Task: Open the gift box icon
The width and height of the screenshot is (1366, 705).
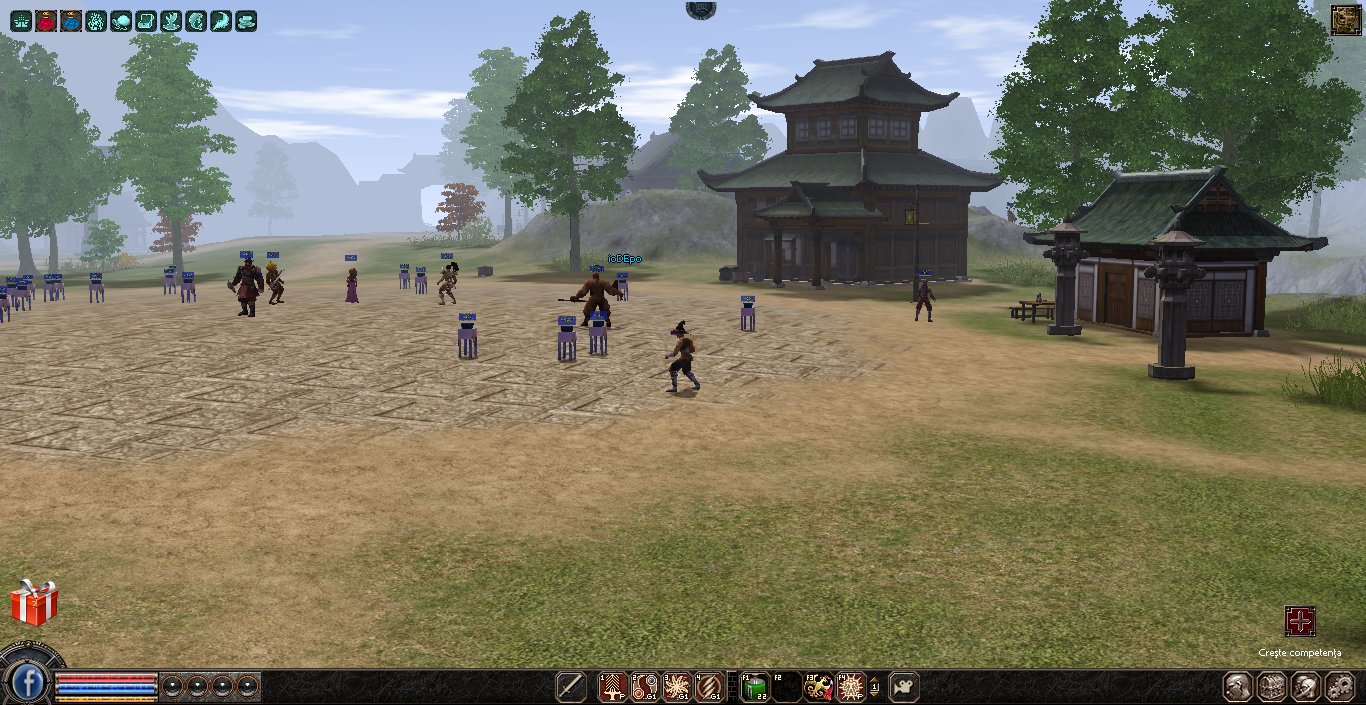Action: (34, 603)
